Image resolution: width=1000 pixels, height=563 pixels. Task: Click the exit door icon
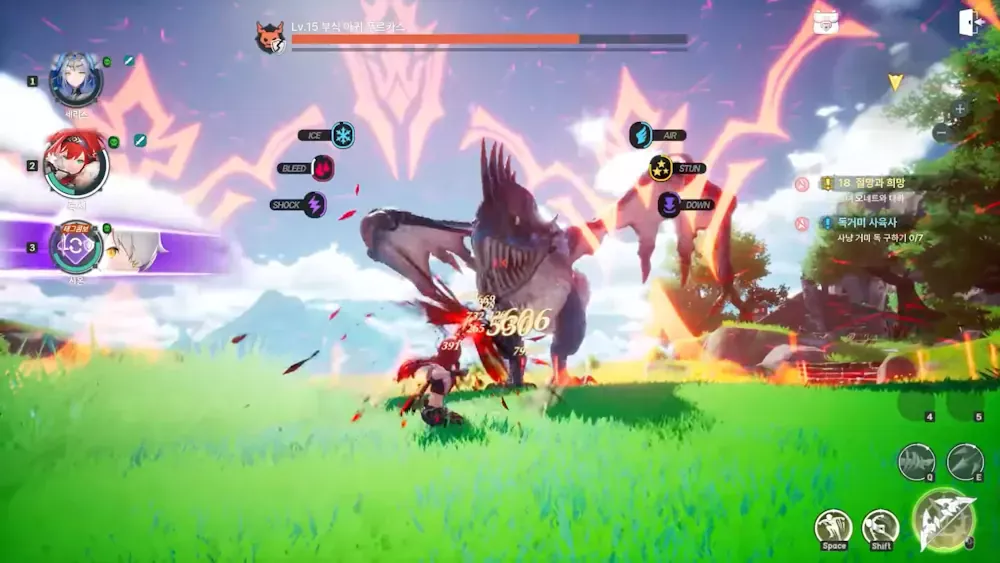click(970, 23)
